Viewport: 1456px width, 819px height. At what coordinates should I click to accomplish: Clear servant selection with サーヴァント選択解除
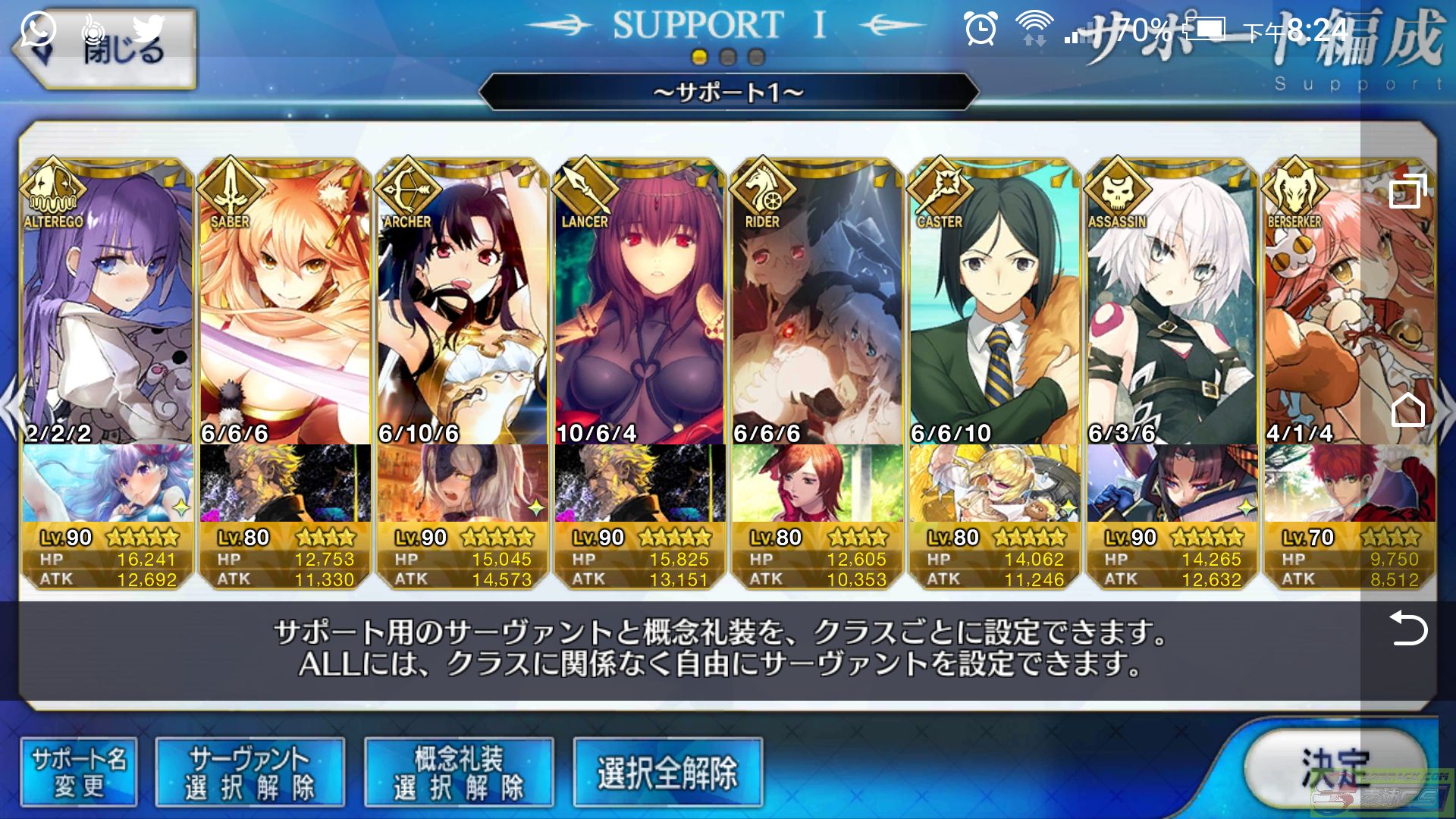click(x=249, y=772)
